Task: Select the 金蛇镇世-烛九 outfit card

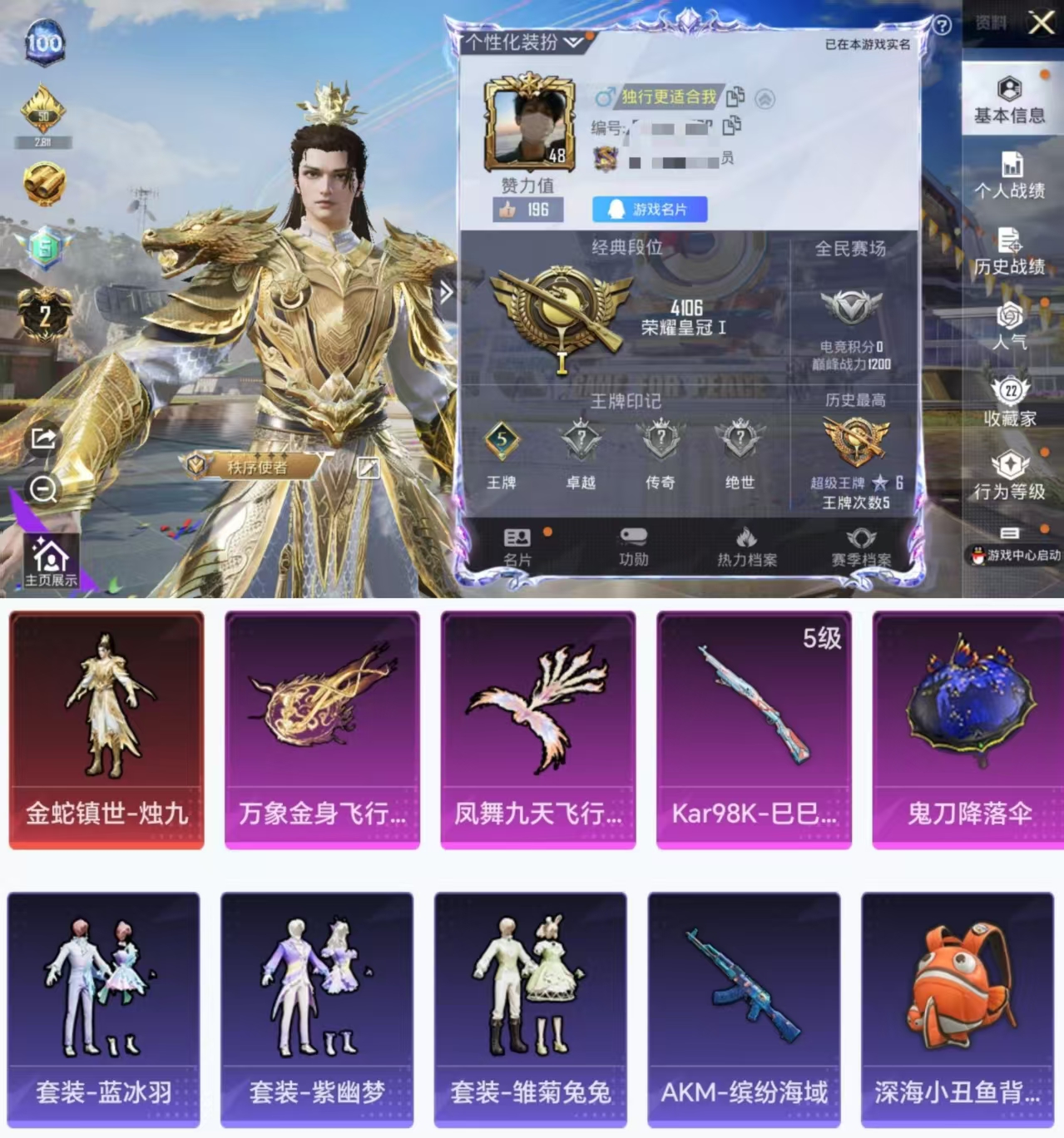Action: coord(106,730)
